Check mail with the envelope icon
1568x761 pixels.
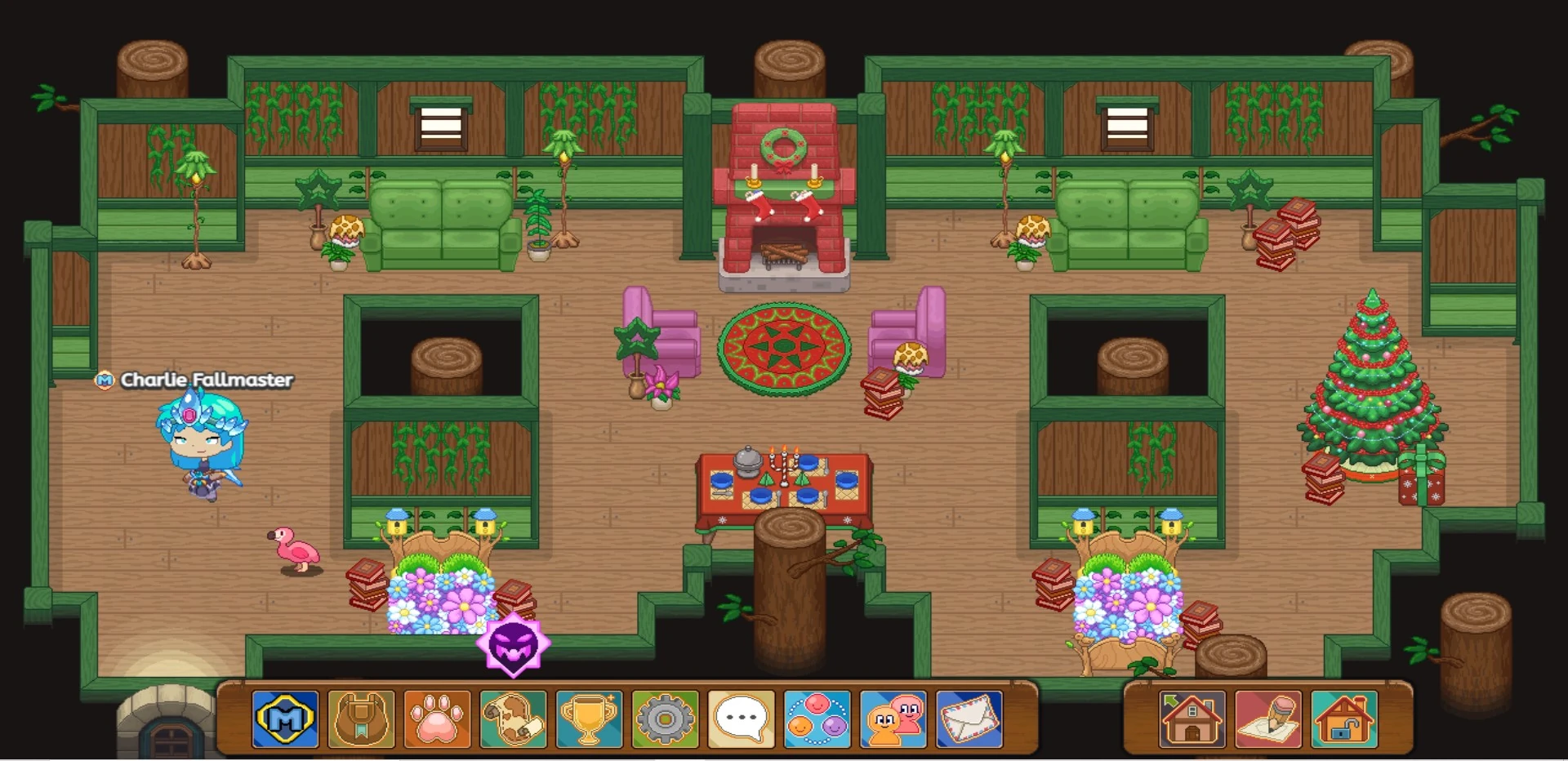point(971,720)
